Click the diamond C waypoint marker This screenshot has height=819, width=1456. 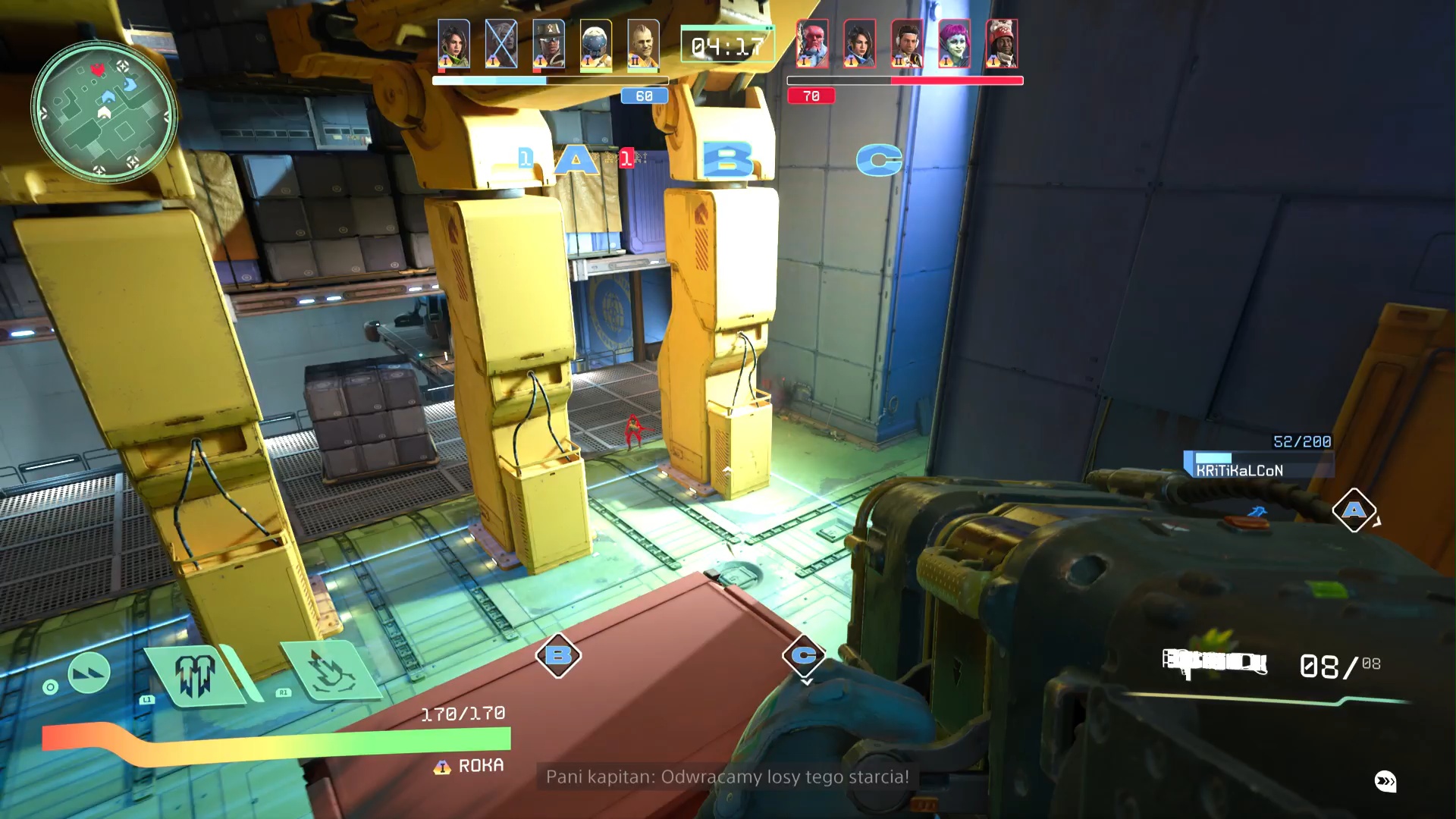(804, 654)
